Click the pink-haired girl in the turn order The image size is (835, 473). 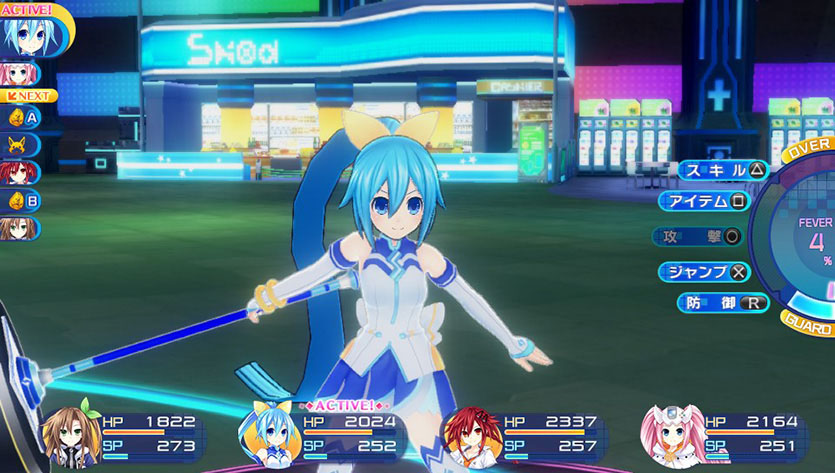(19, 74)
